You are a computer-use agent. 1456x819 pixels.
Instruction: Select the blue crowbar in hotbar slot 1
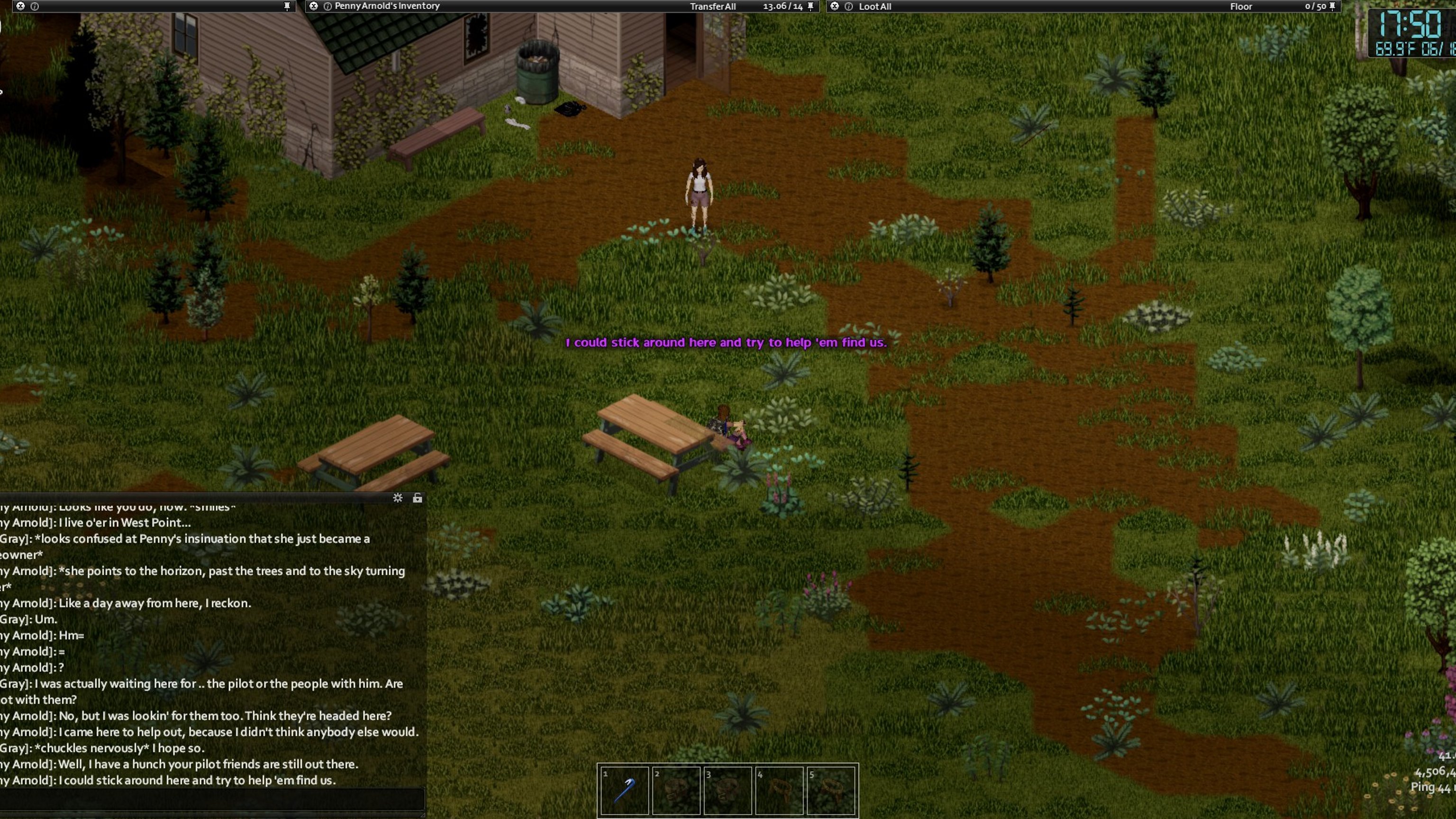pyautogui.click(x=624, y=790)
